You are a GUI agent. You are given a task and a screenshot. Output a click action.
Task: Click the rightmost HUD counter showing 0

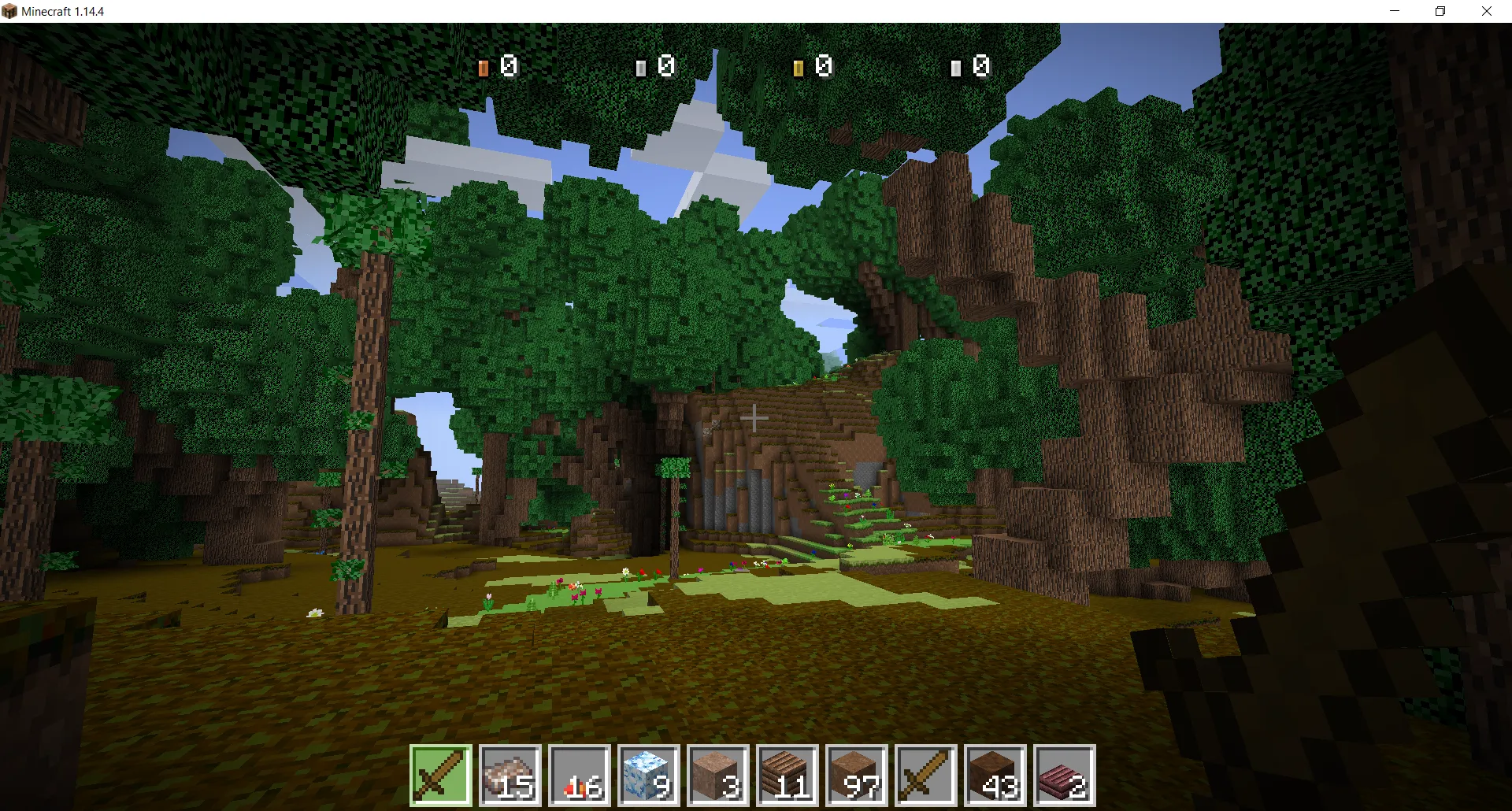pos(973,66)
